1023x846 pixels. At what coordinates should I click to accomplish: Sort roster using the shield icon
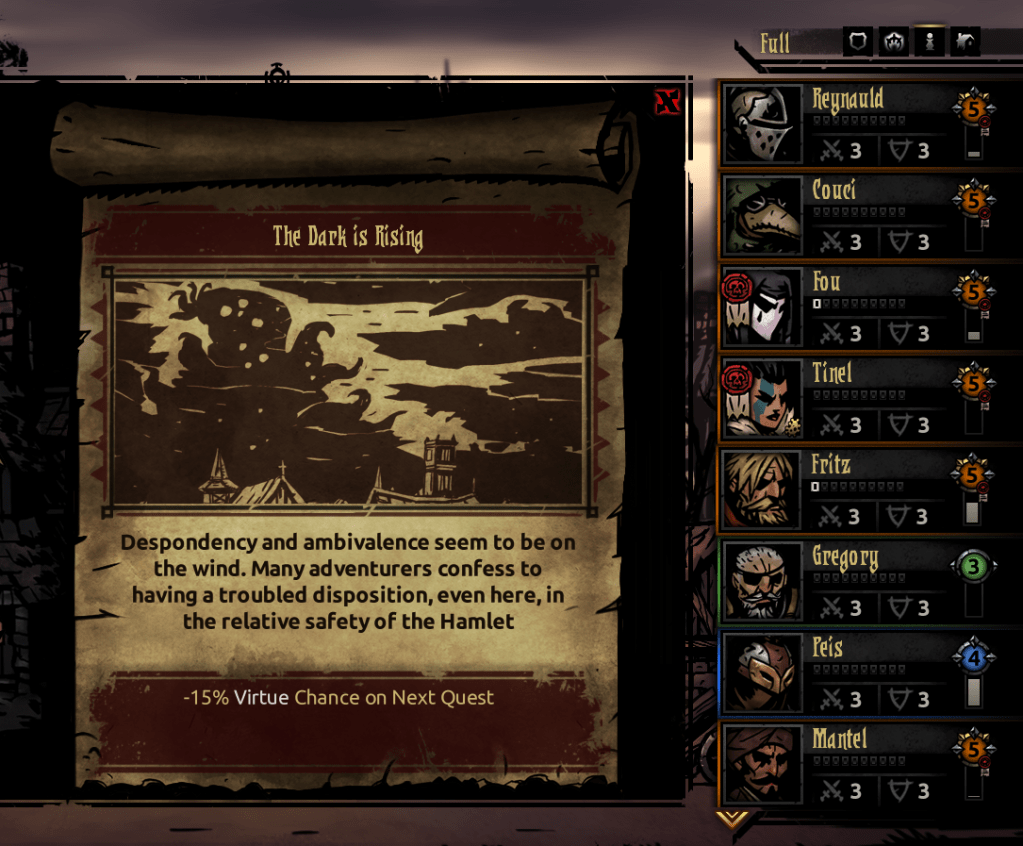(858, 42)
